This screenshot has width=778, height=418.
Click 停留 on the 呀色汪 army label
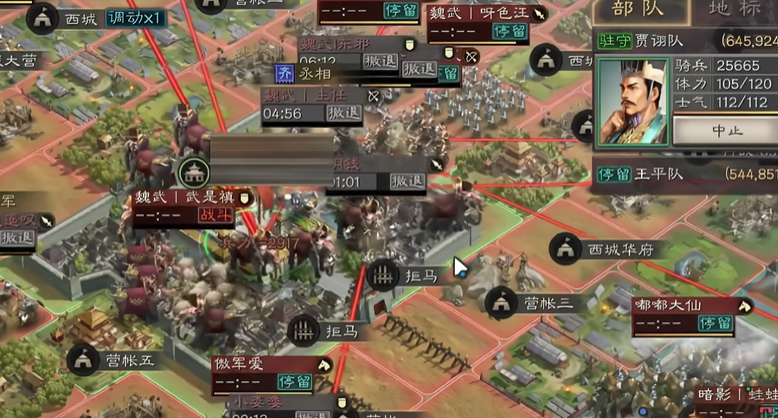tap(509, 32)
